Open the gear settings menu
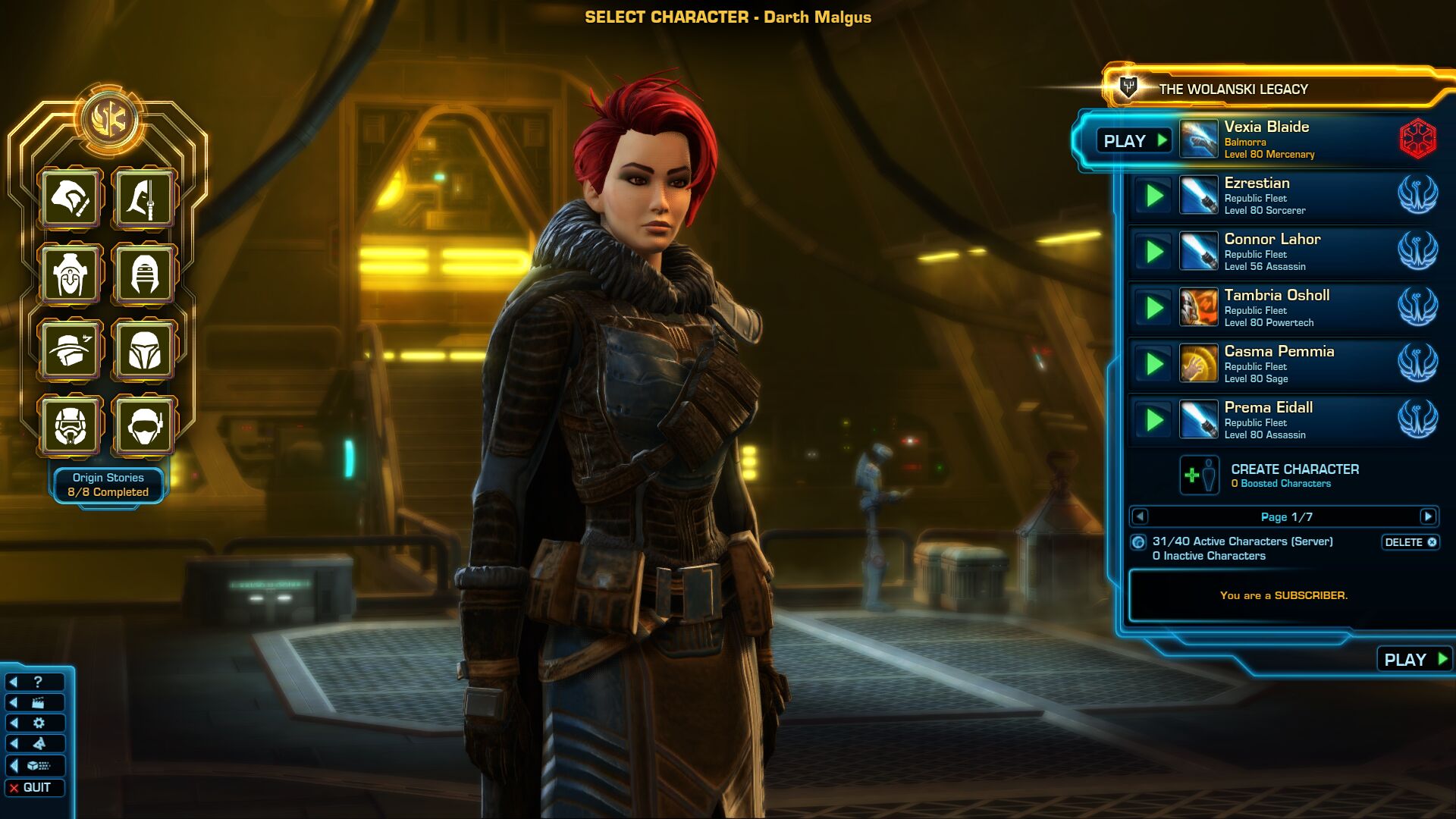The width and height of the screenshot is (1456, 819). tap(35, 723)
